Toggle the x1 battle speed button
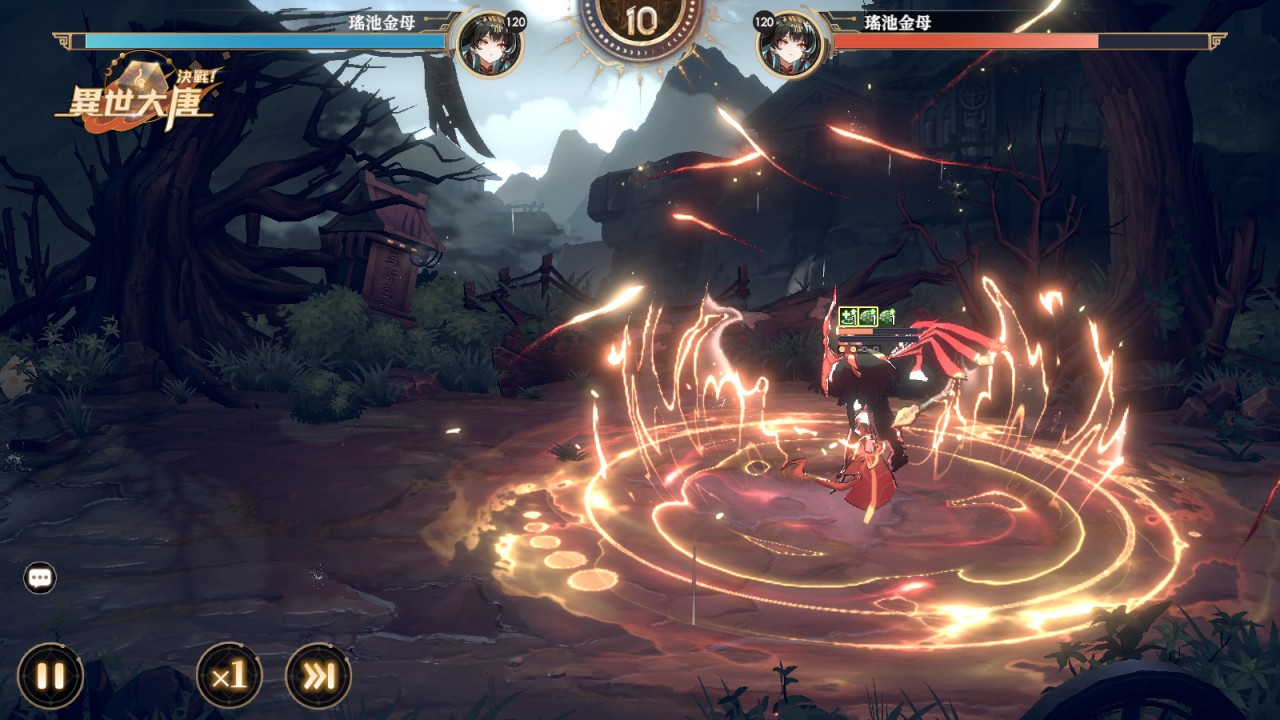1280x720 pixels. tap(229, 676)
